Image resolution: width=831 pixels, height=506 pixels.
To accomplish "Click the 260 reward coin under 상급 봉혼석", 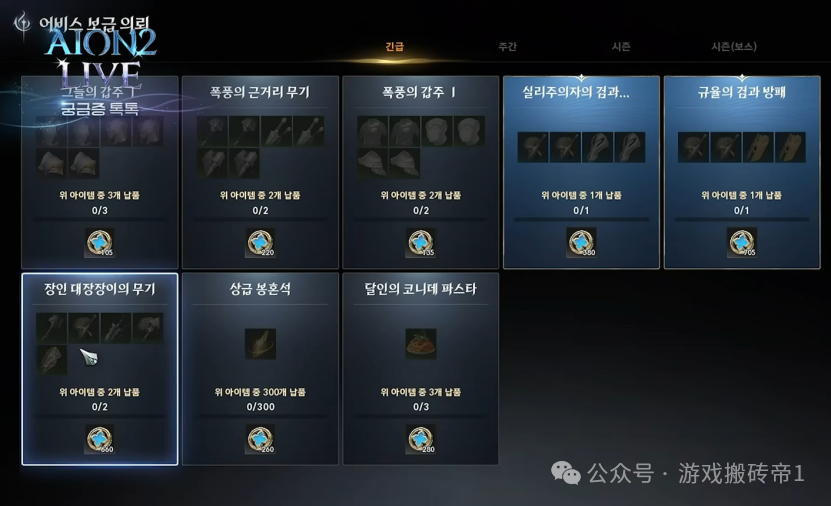I will 260,438.
